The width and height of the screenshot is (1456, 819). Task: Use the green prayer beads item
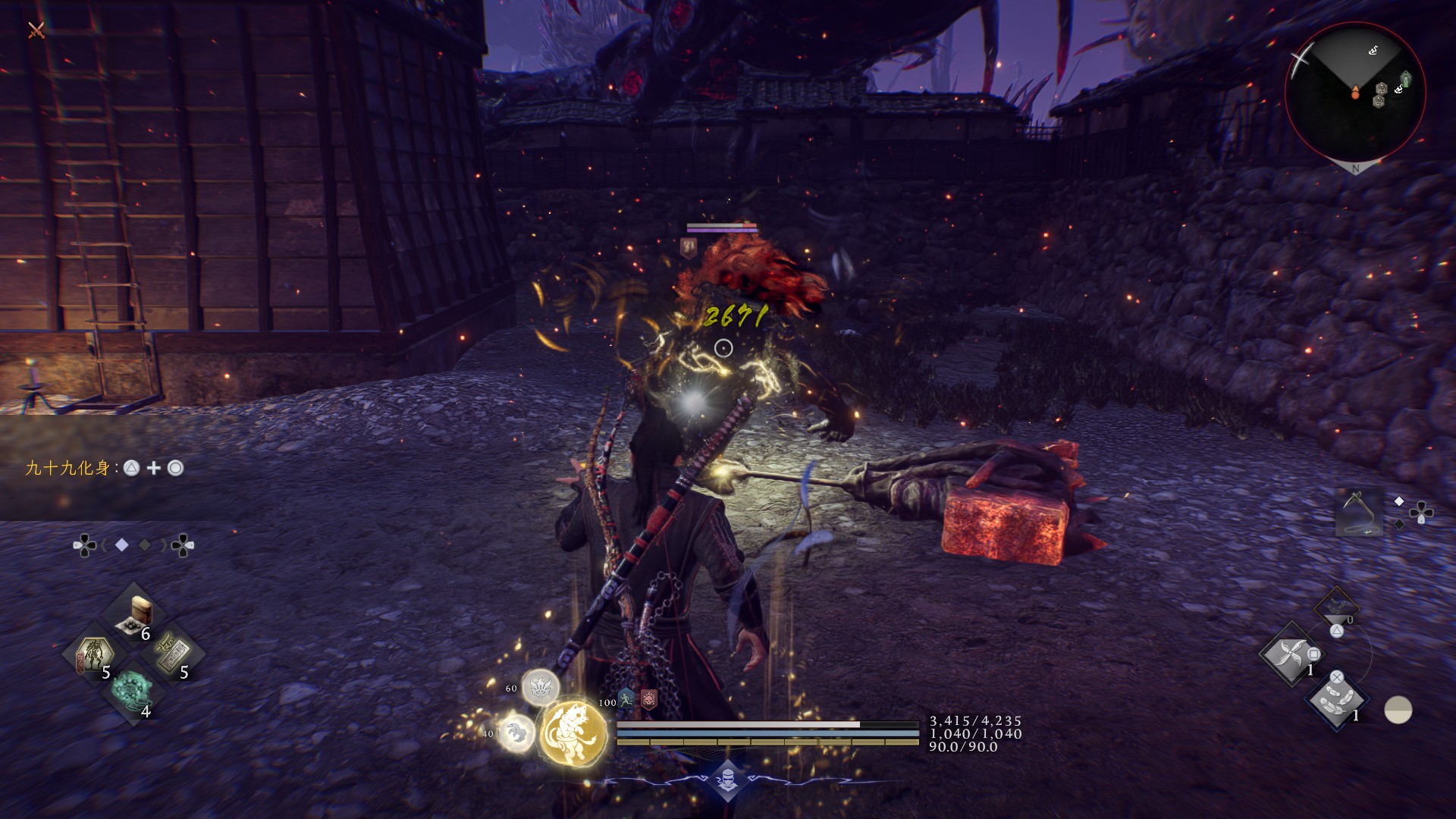click(x=133, y=690)
